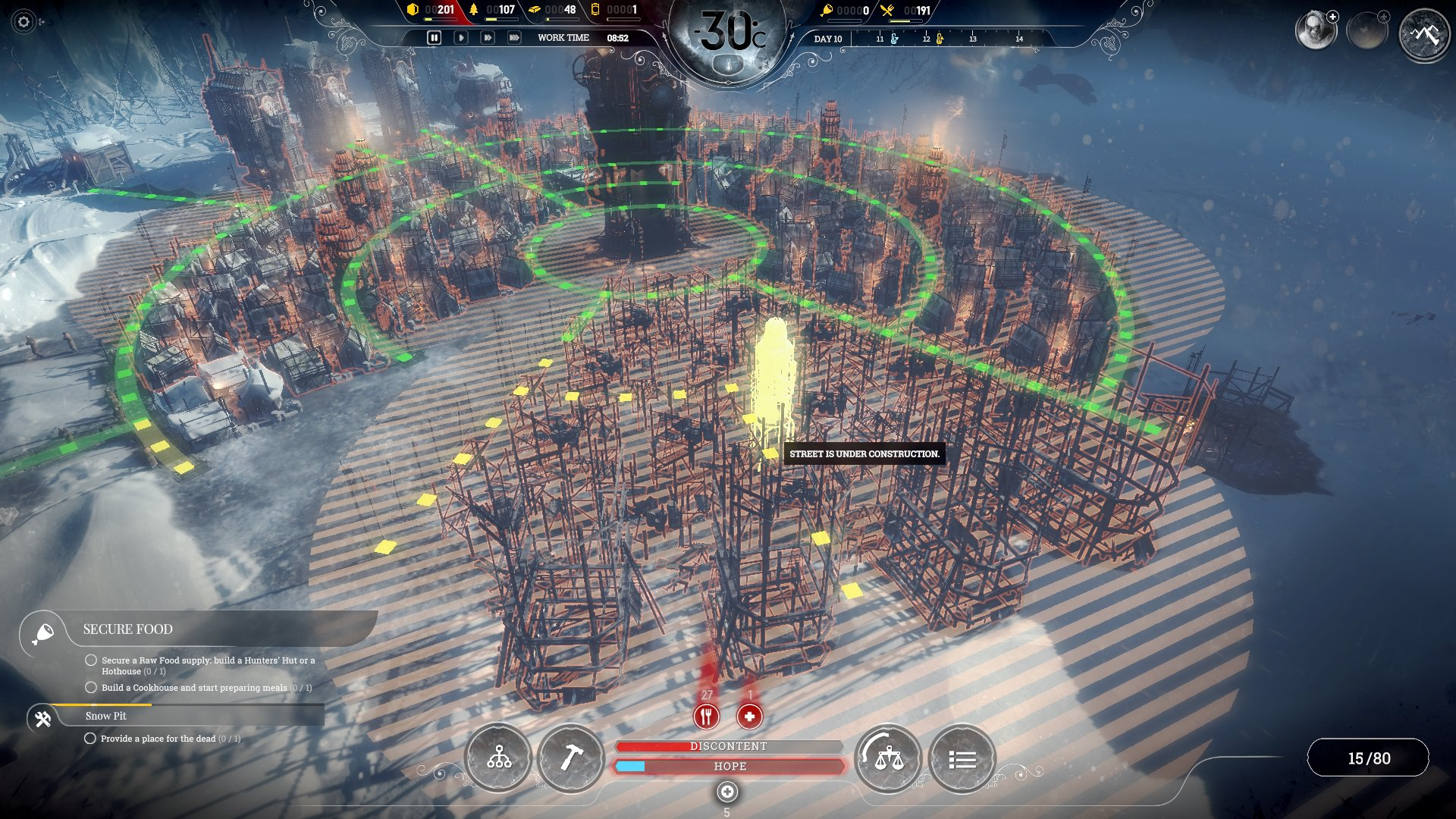Set game to normal play speed

click(x=460, y=37)
